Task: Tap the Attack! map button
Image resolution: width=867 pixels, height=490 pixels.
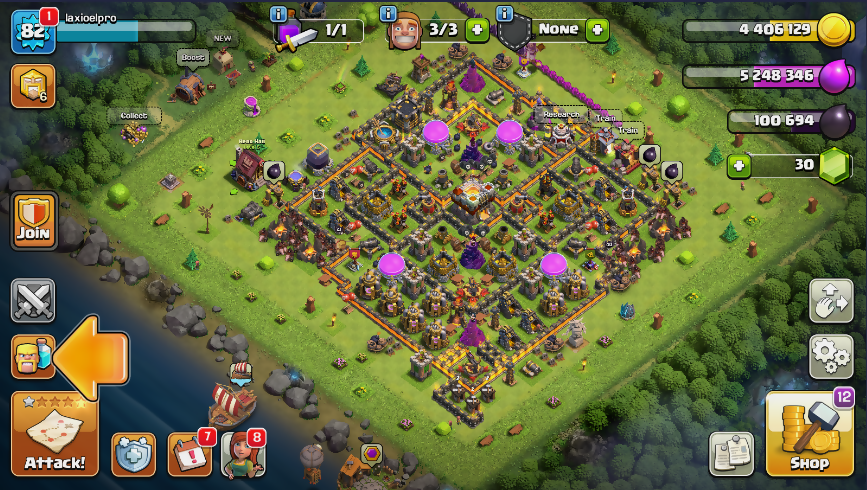Action: [55, 434]
